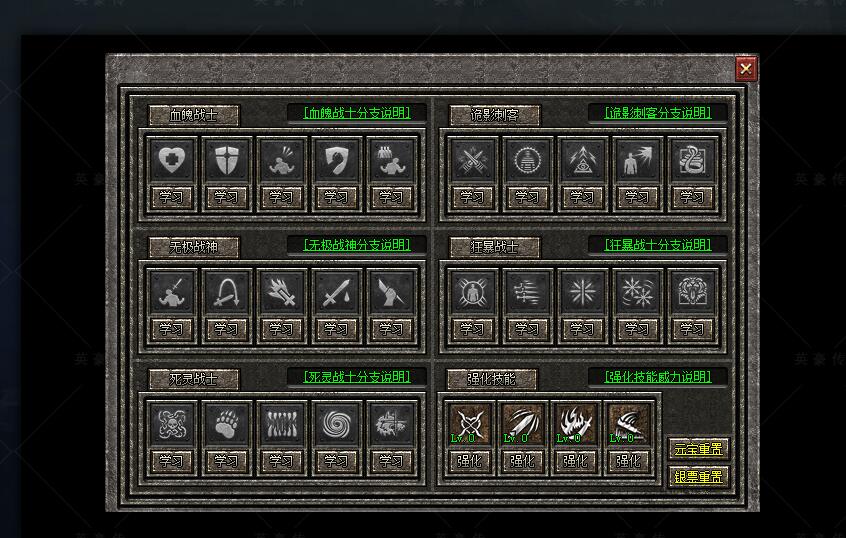This screenshot has height=538, width=846.
Task: Select the eye in triangle skill icon
Action: 582,160
